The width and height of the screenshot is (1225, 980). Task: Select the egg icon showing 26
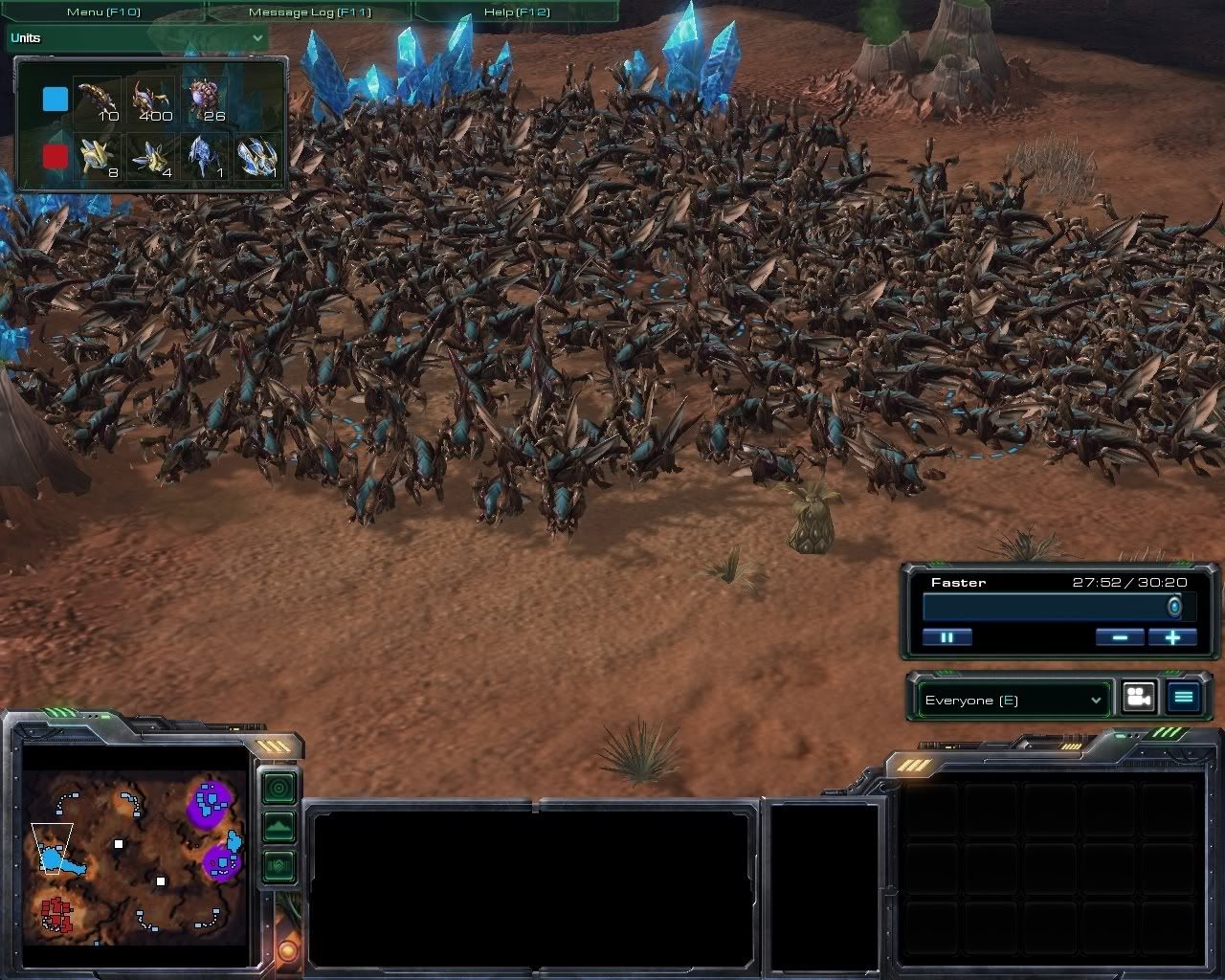pos(205,100)
